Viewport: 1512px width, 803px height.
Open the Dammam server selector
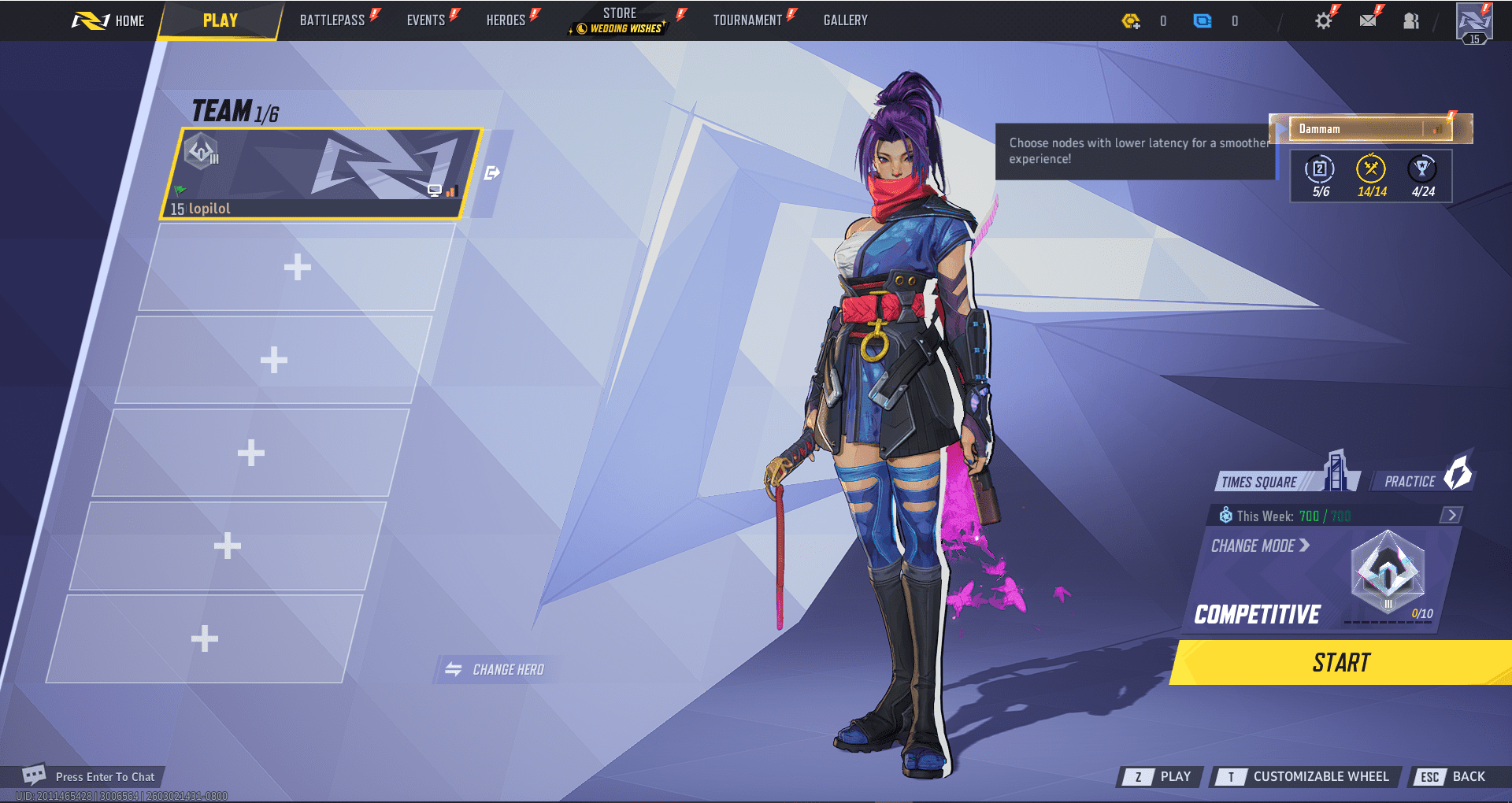tap(1370, 128)
